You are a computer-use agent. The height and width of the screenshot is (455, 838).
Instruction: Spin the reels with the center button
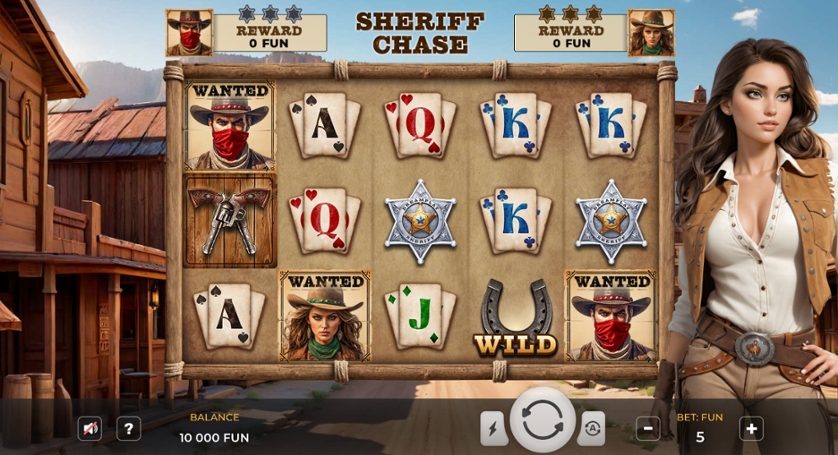543,421
